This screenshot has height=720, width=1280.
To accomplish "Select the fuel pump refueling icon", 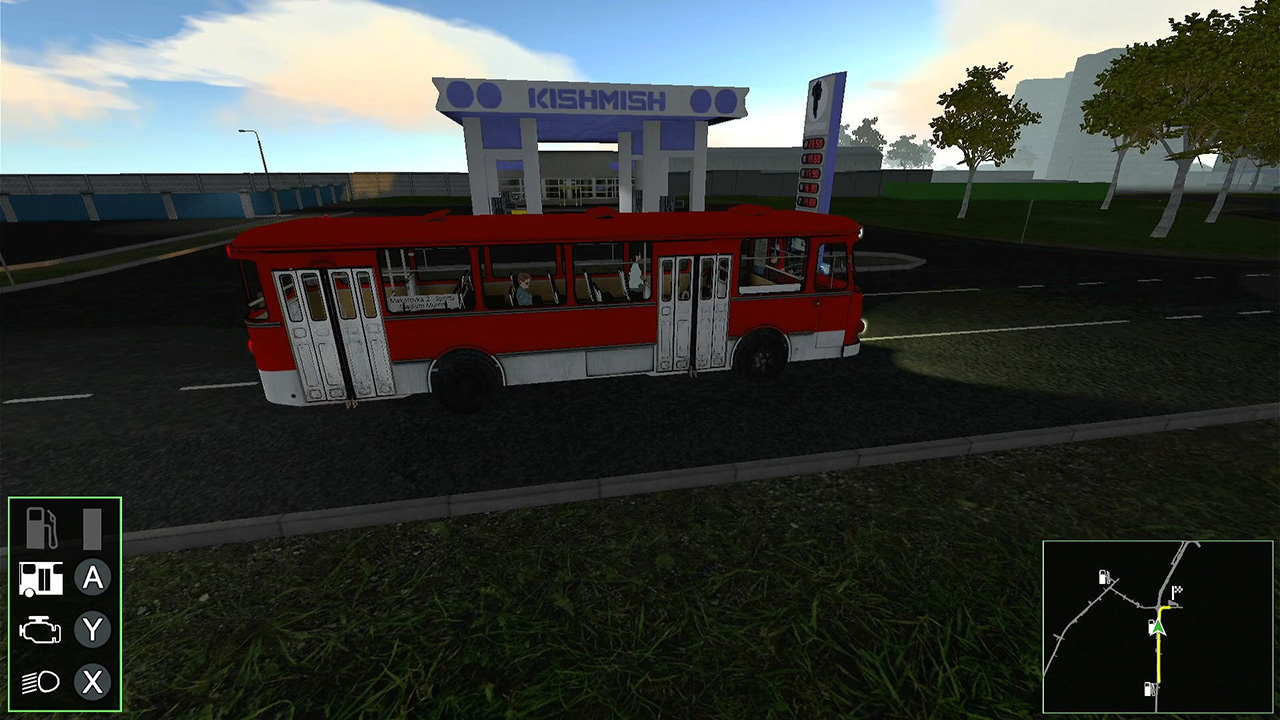I will coord(41,528).
